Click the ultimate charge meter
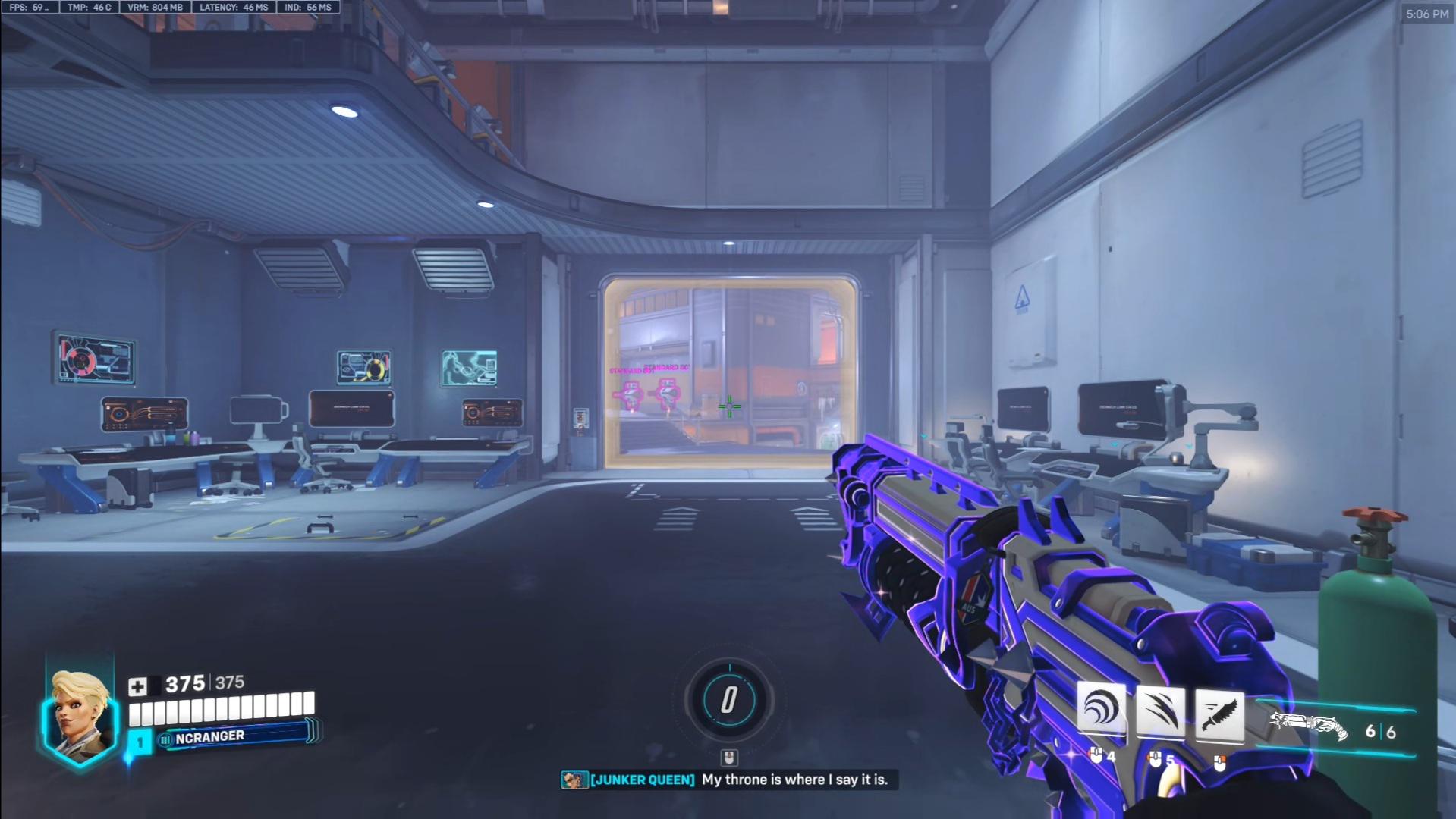This screenshot has height=819, width=1456. pos(728,699)
